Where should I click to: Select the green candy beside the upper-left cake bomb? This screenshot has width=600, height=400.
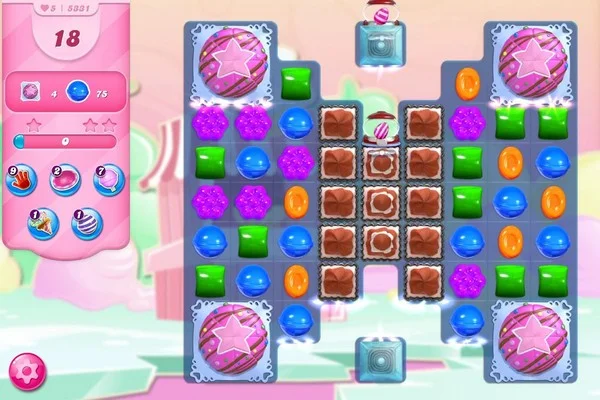click(x=295, y=82)
